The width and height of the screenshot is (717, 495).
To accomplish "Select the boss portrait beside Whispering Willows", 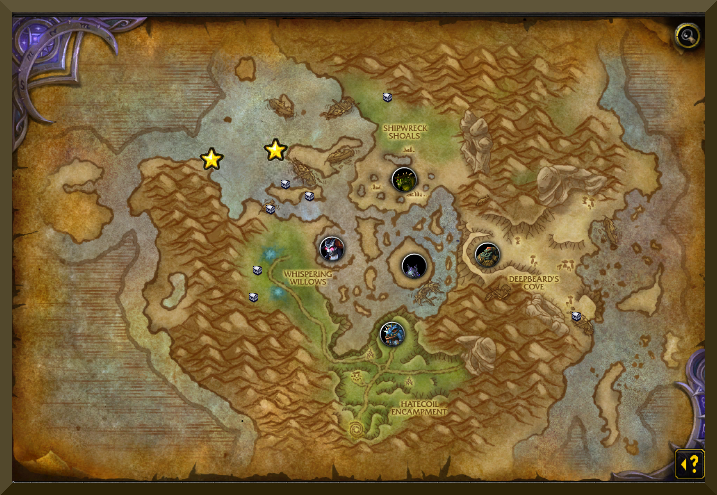I will (332, 248).
